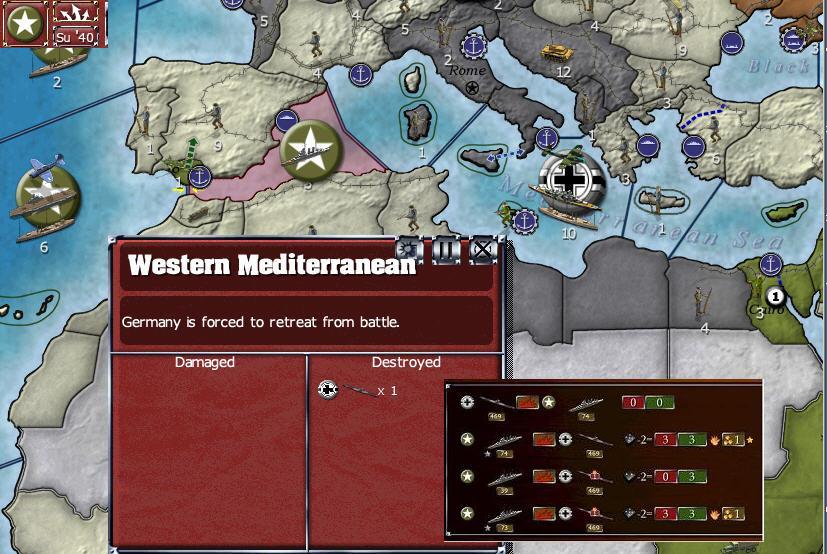The width and height of the screenshot is (827, 554).
Task: Click the anchor port marker near Cairo
Action: coord(770,264)
